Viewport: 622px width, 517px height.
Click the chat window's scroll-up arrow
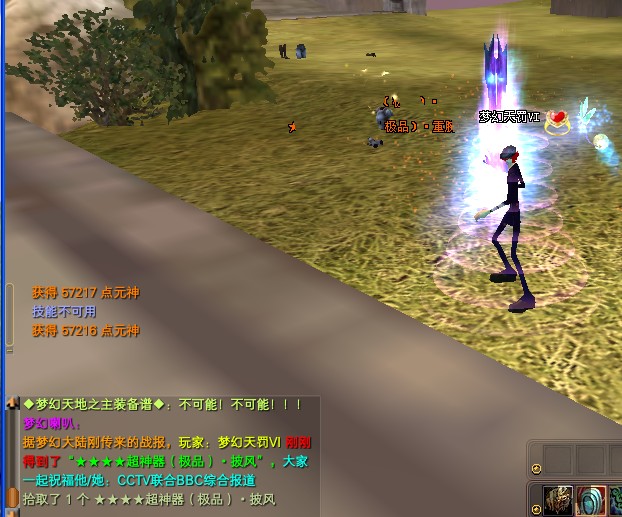[x=13, y=402]
